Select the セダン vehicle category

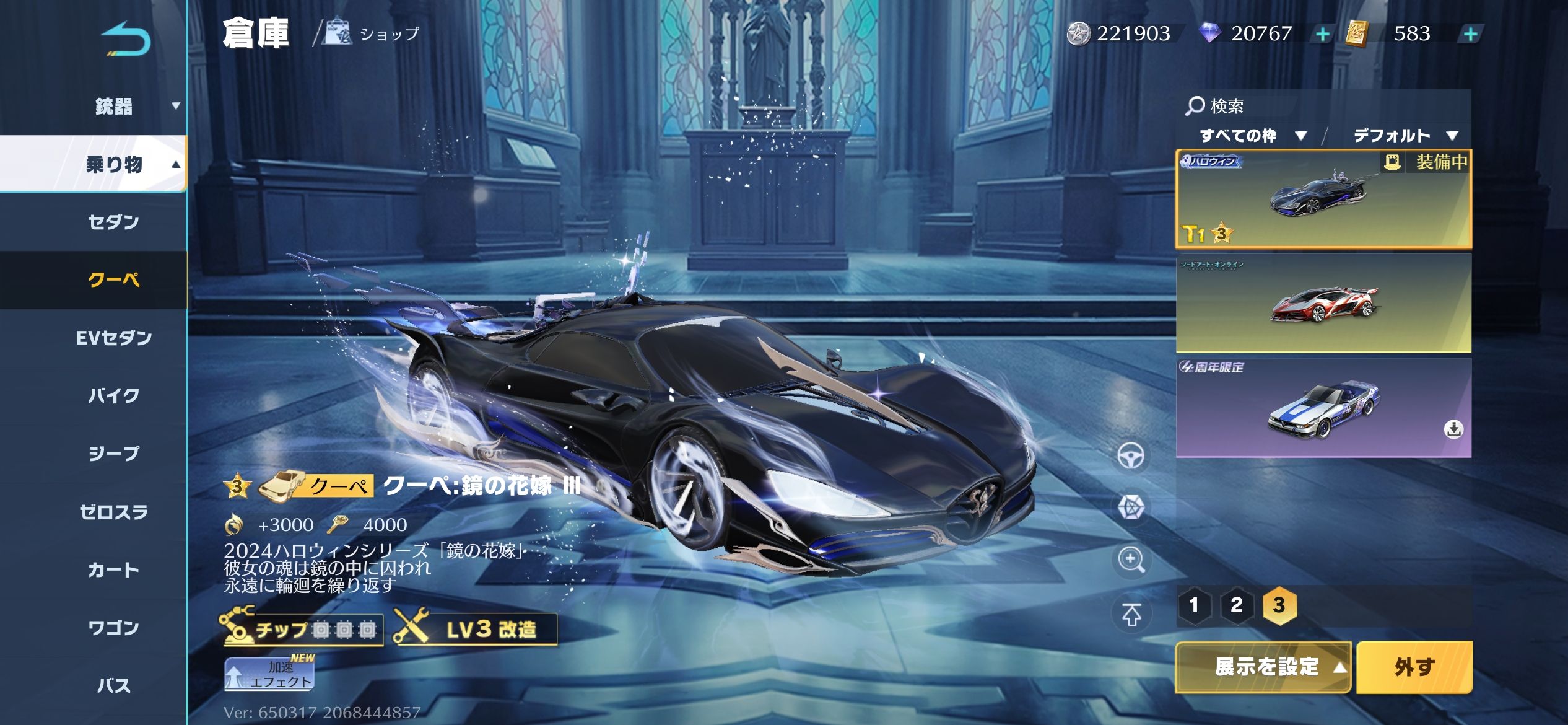click(x=114, y=222)
